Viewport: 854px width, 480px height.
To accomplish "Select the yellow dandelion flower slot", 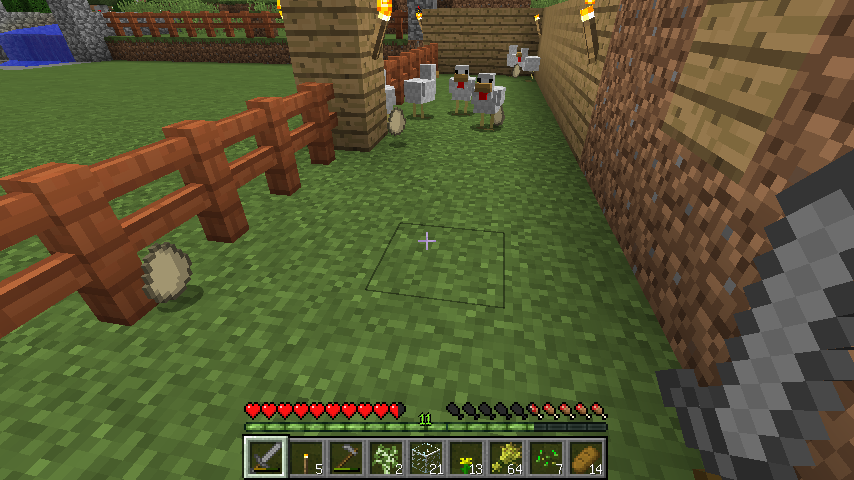I will tap(466, 457).
